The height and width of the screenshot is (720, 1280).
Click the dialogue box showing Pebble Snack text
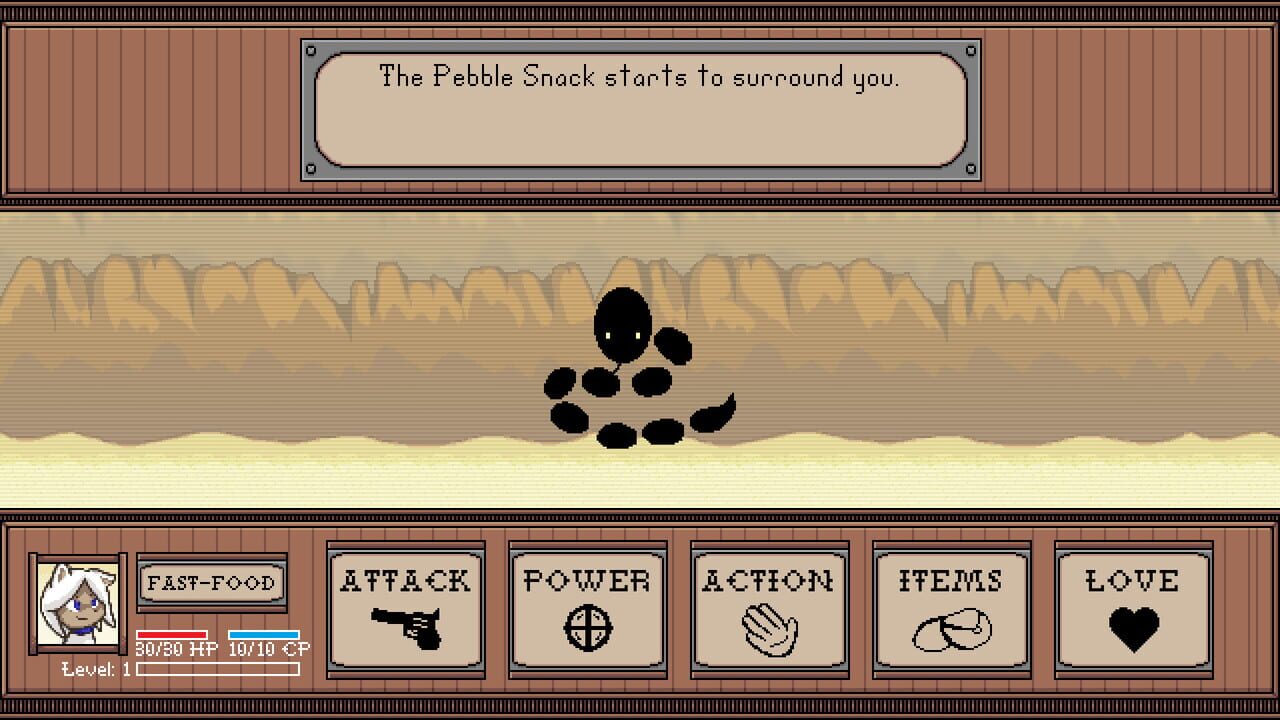pyautogui.click(x=638, y=105)
